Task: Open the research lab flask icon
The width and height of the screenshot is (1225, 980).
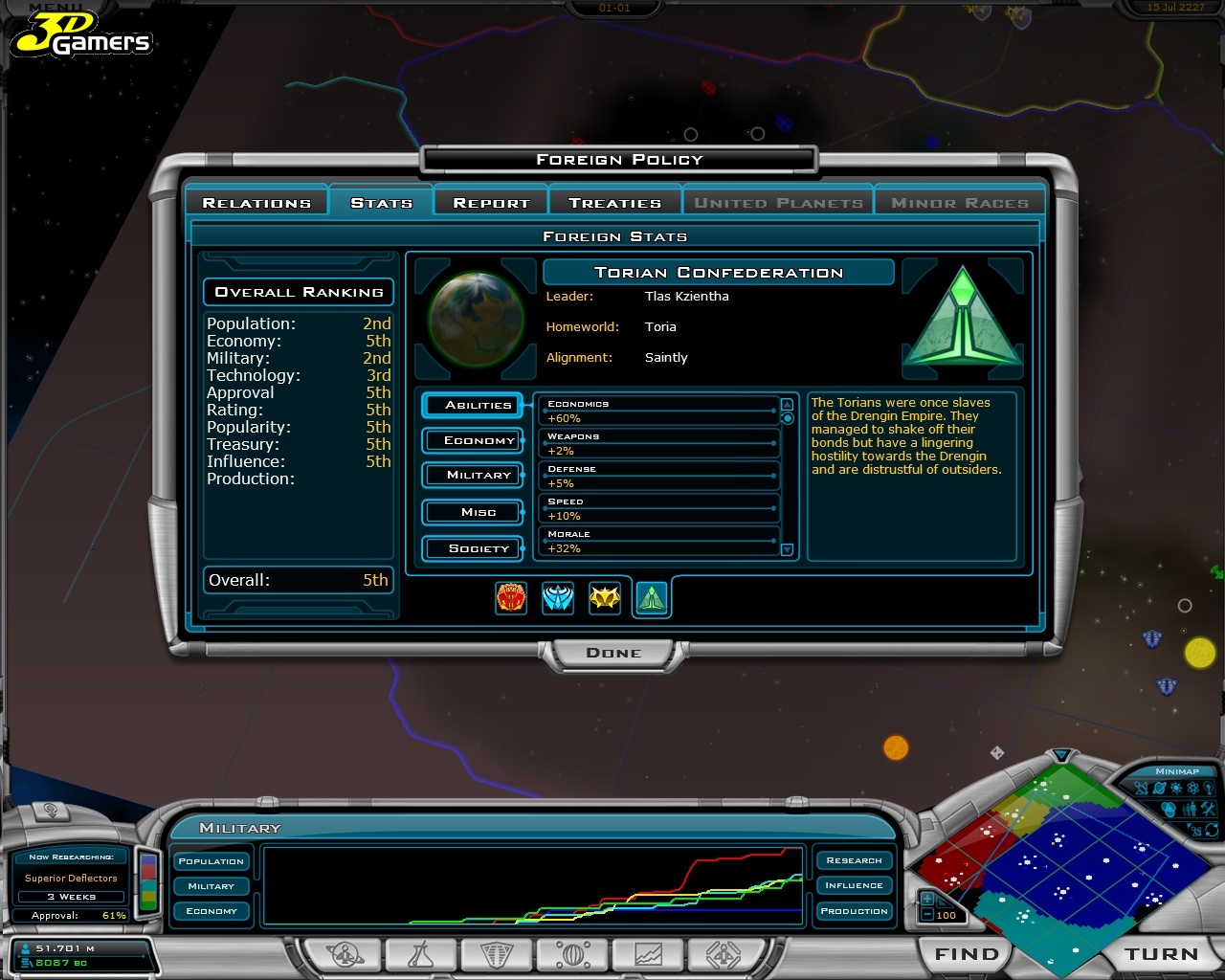Action: point(419,954)
